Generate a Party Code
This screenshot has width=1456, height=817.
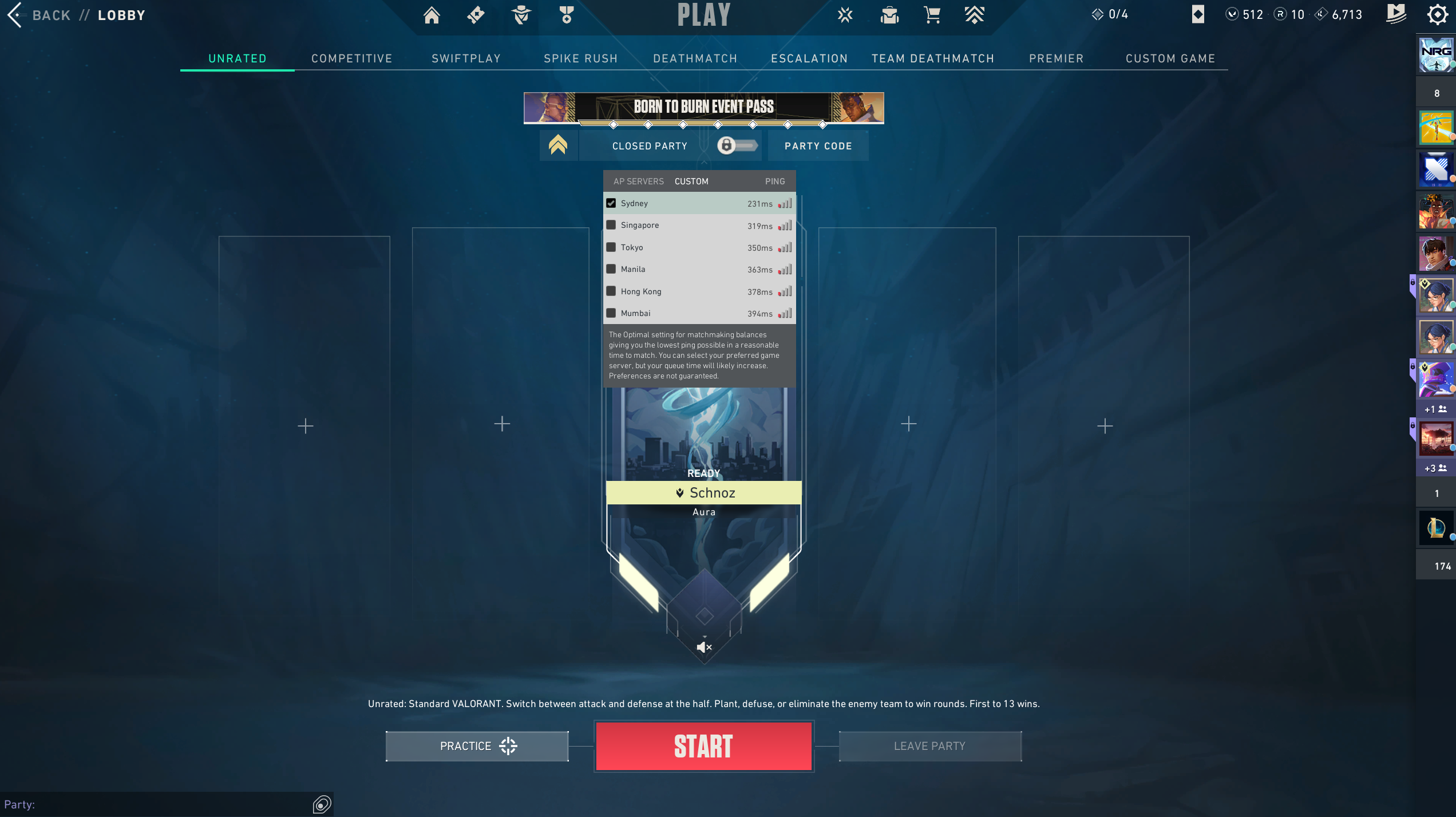click(x=818, y=146)
